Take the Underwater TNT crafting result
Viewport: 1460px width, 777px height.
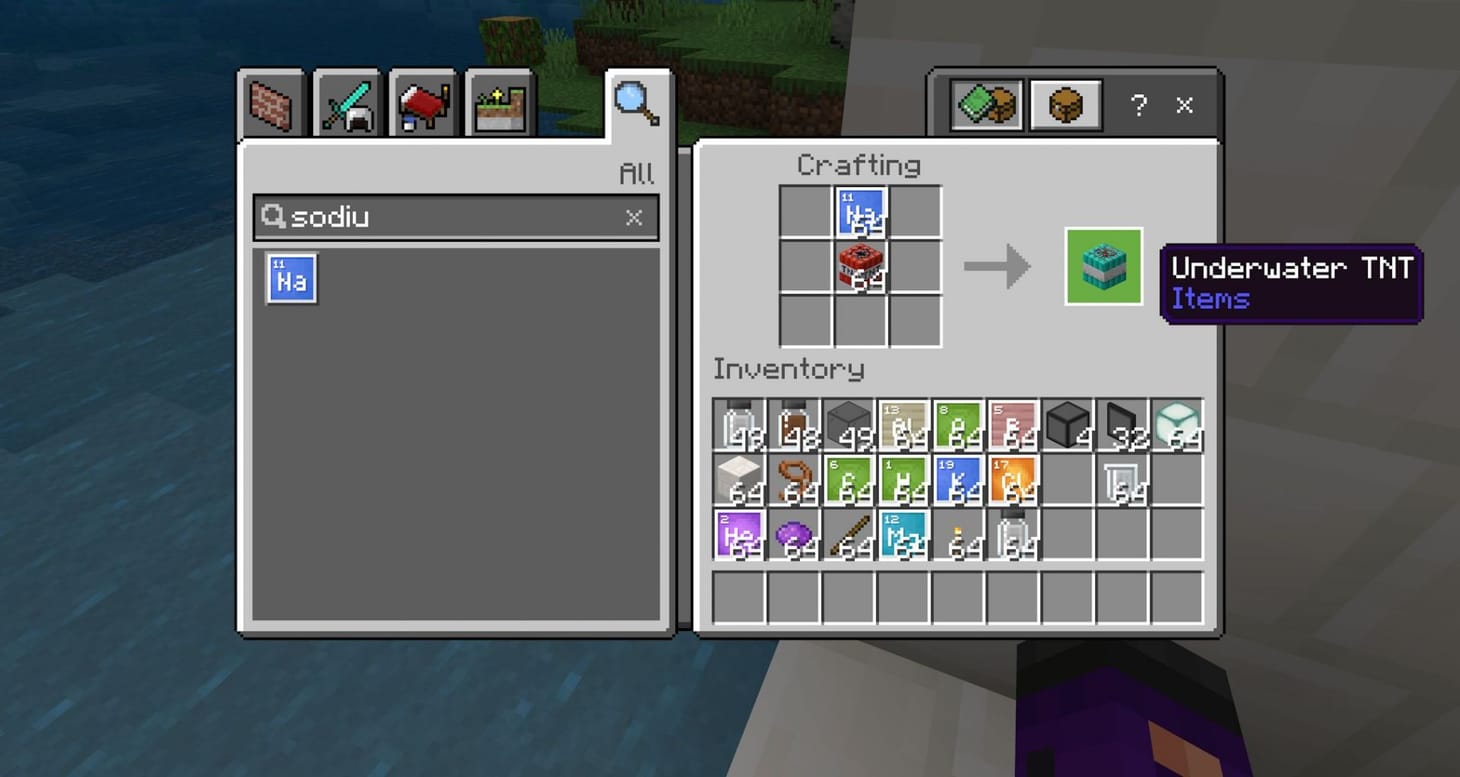click(1103, 265)
